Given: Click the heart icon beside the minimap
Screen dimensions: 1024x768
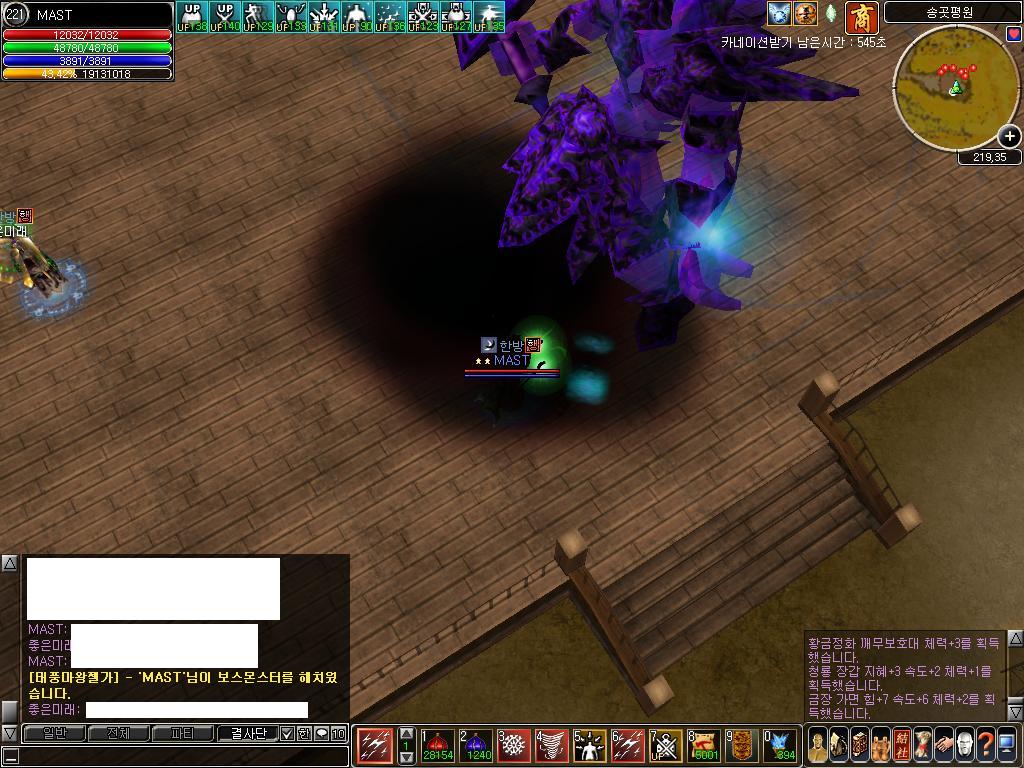Looking at the screenshot, I should click(1014, 34).
